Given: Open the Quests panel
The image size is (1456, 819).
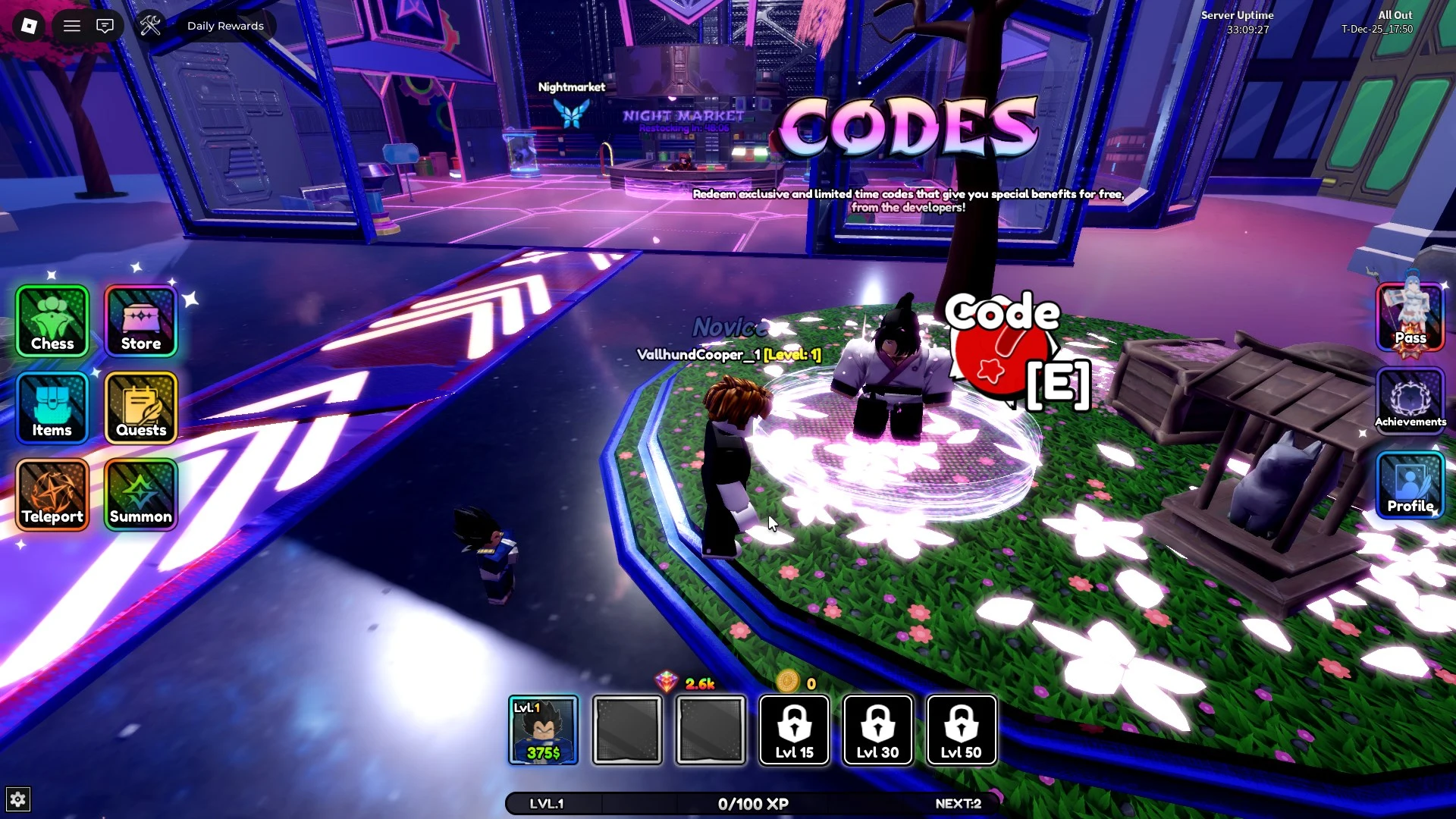Looking at the screenshot, I should pyautogui.click(x=140, y=408).
